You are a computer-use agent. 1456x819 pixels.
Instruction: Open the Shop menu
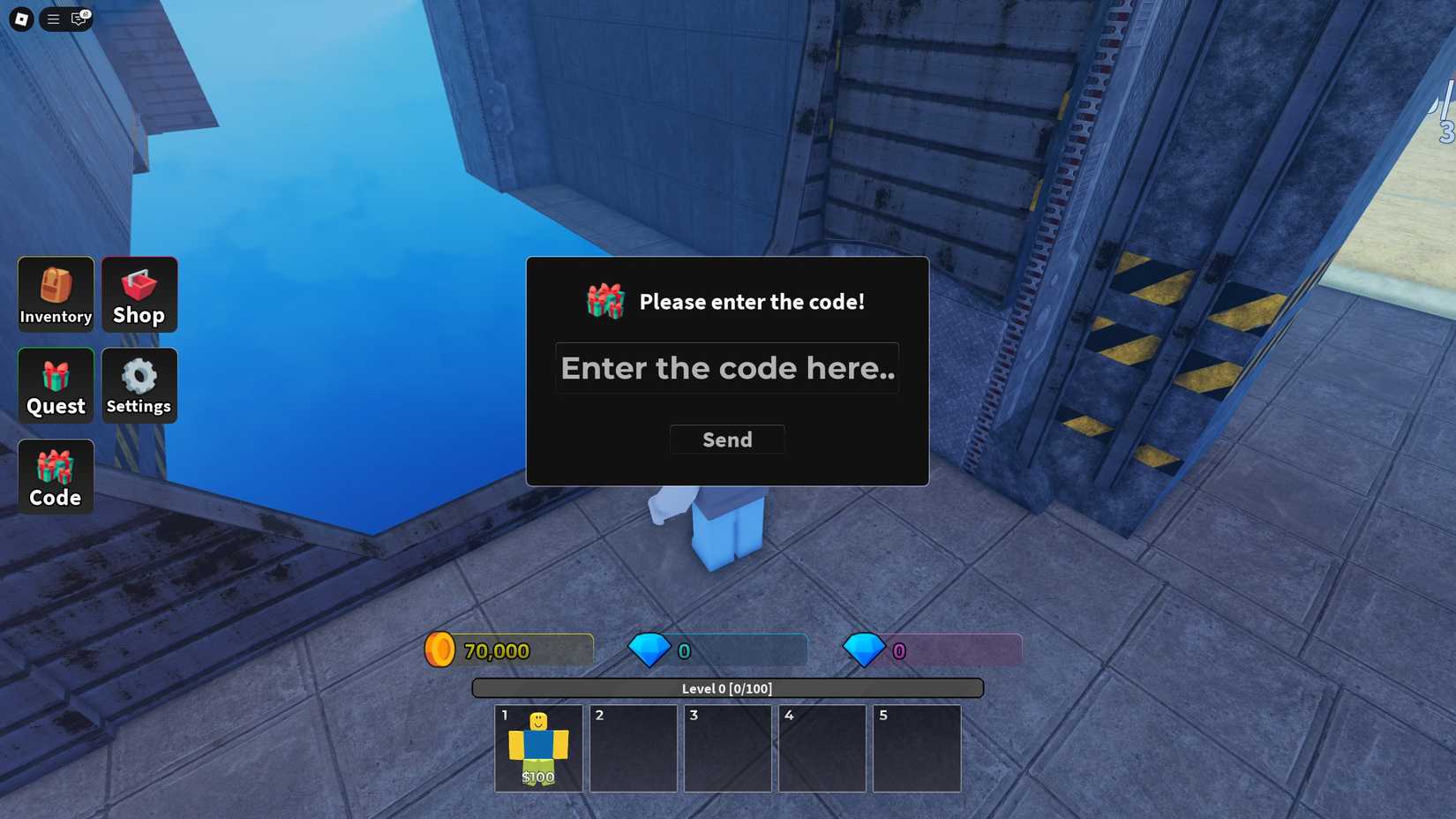click(139, 294)
